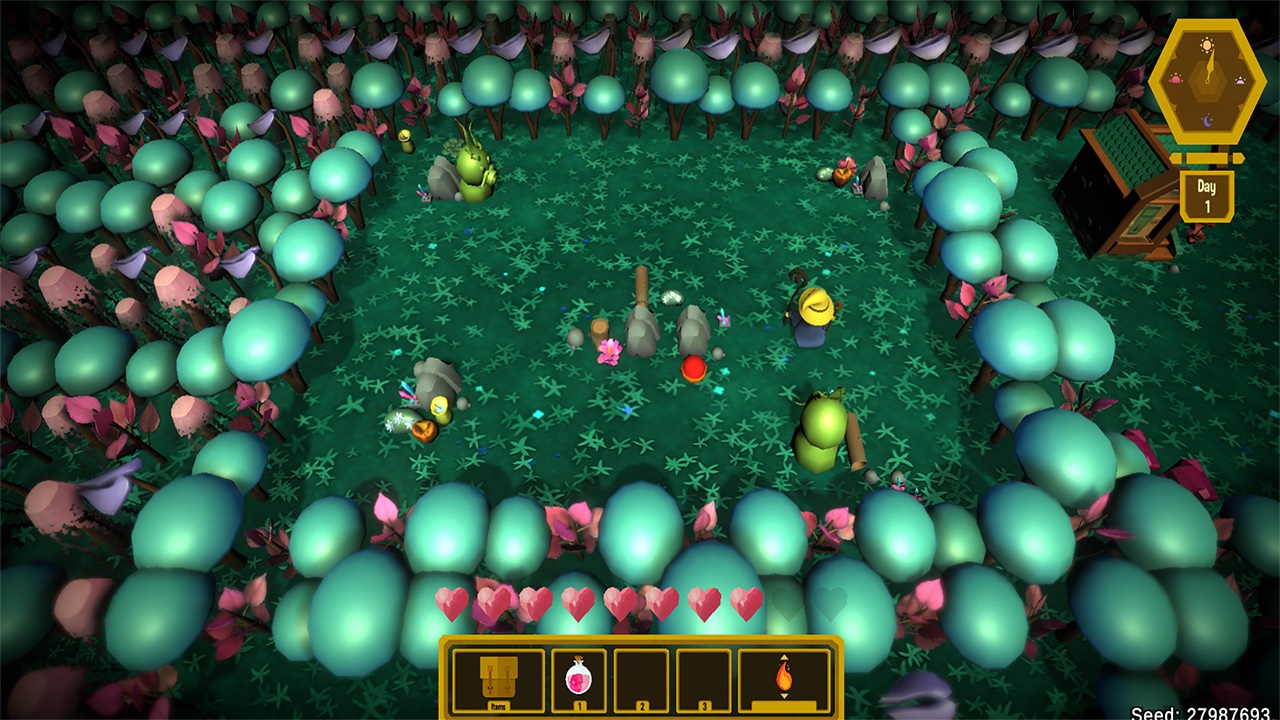The image size is (1280, 720).
Task: Click the sun icon on the day clock
Action: 1205,46
